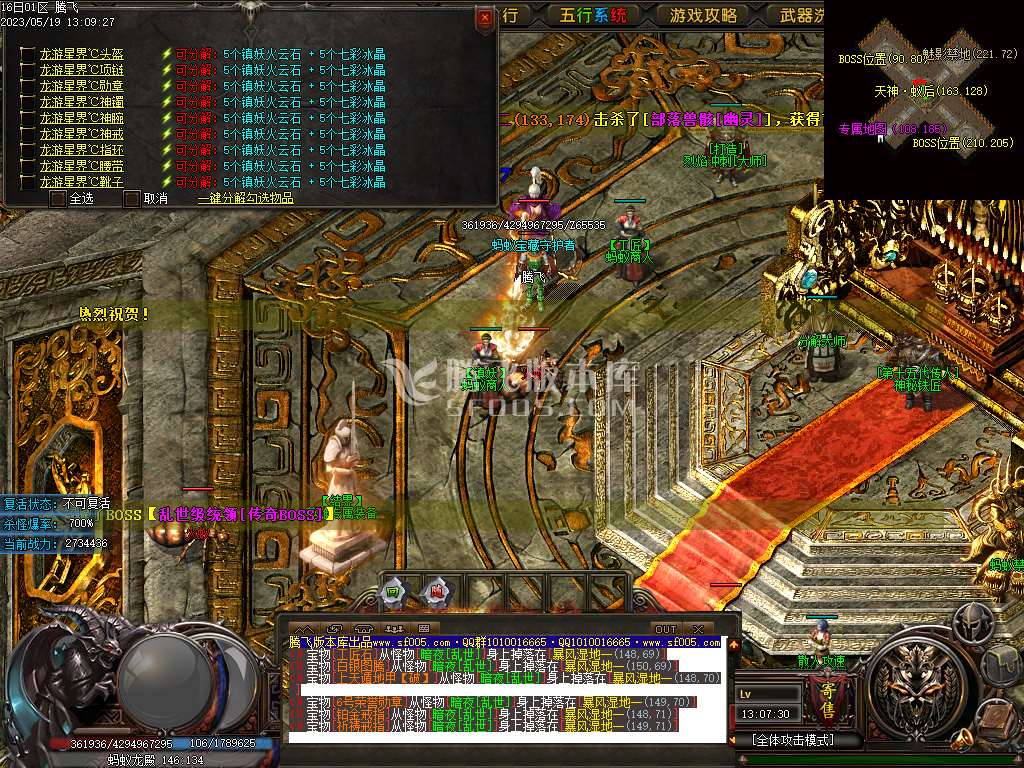Open the 龙游星界℃腰带 item link
Viewport: 1024px width, 768px height.
tap(81, 166)
